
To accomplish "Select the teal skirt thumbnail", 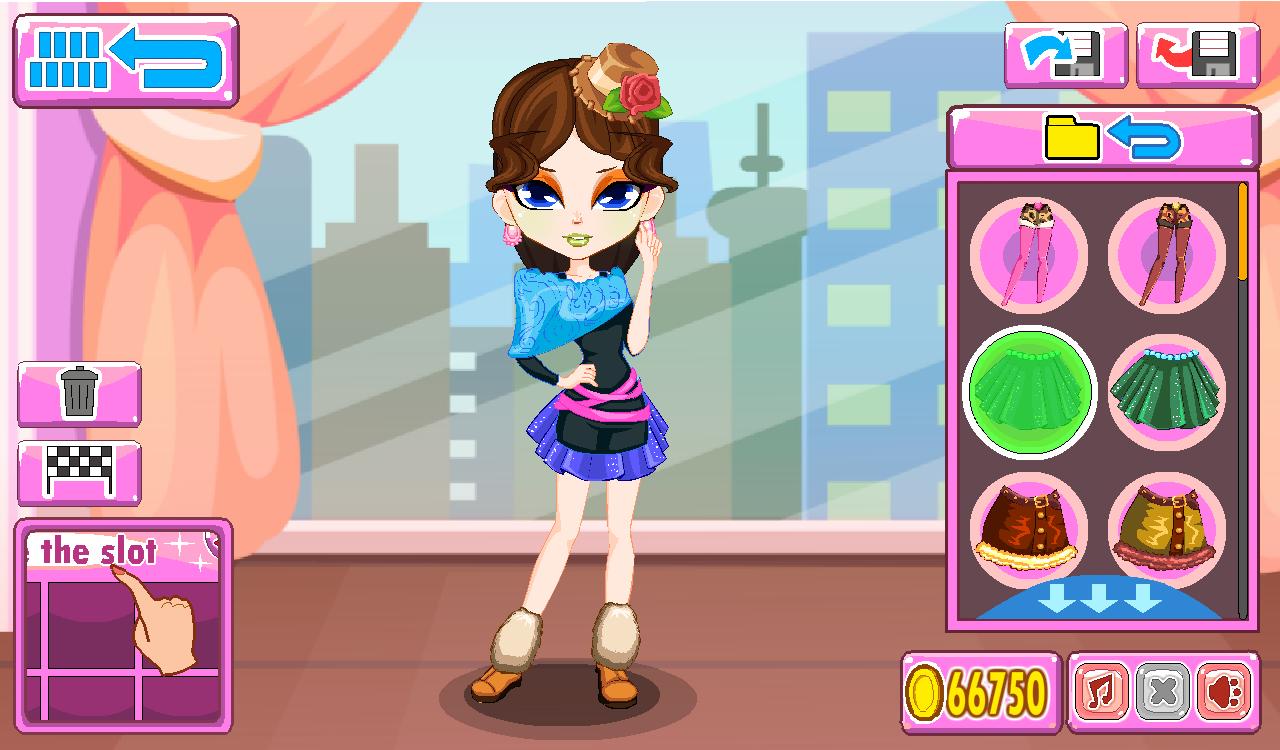I will 1168,392.
